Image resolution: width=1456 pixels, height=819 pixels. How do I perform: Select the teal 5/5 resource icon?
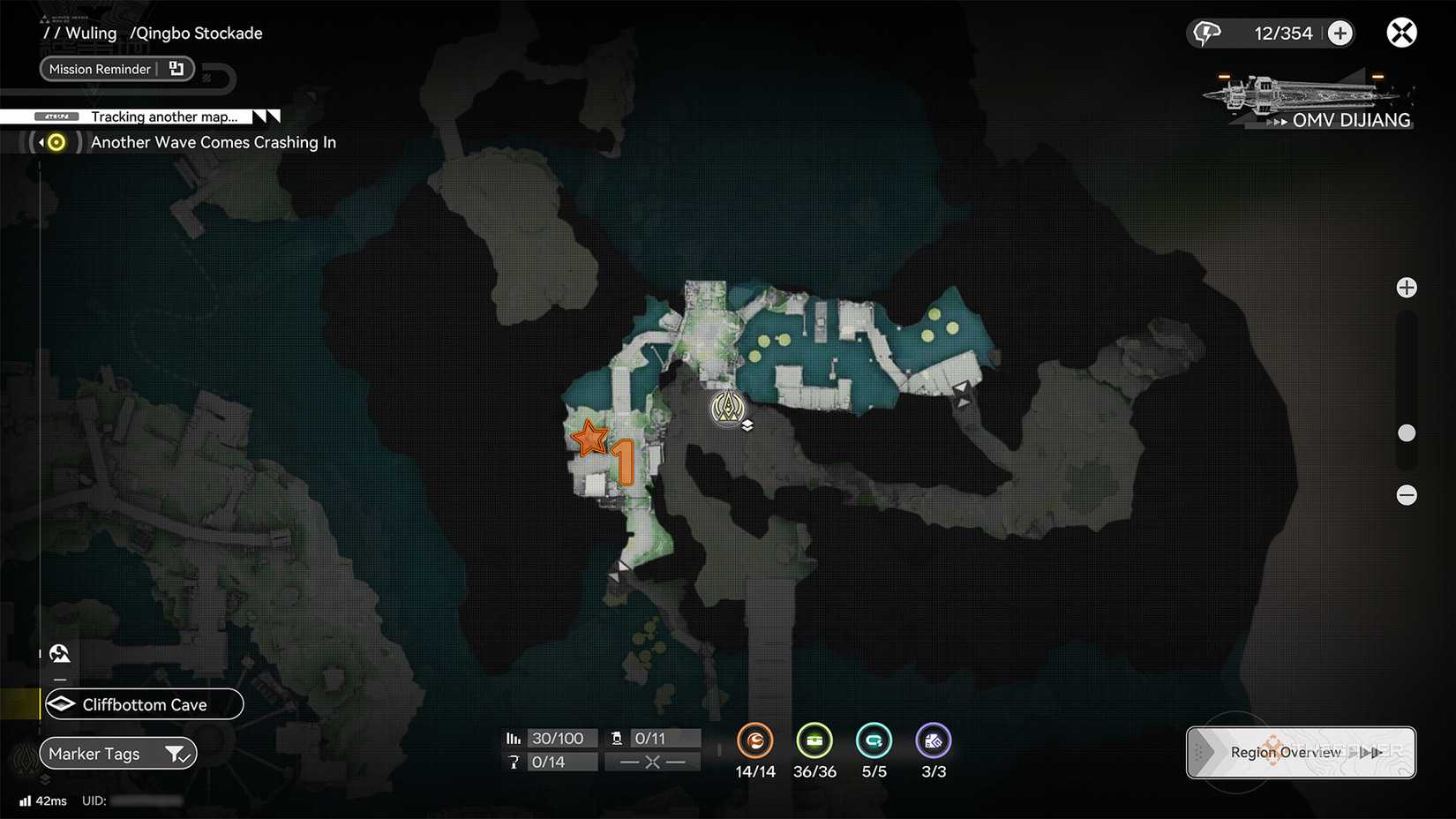coord(874,741)
